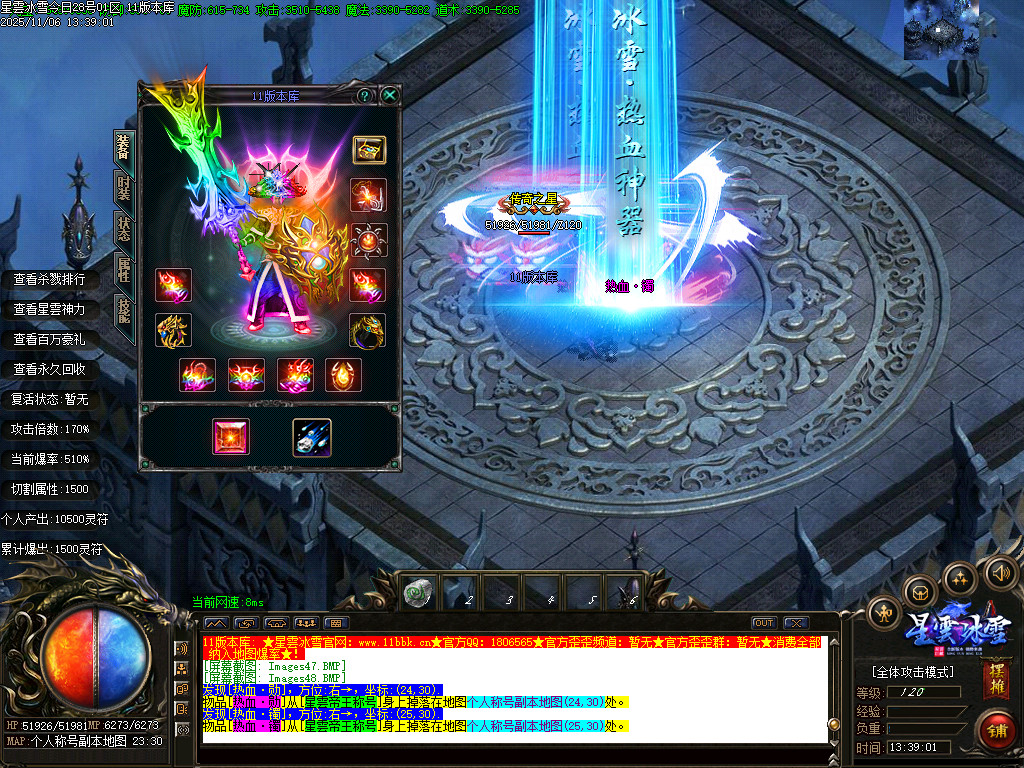
Task: Open 查看星雲神力 entry
Action: [x=49, y=310]
